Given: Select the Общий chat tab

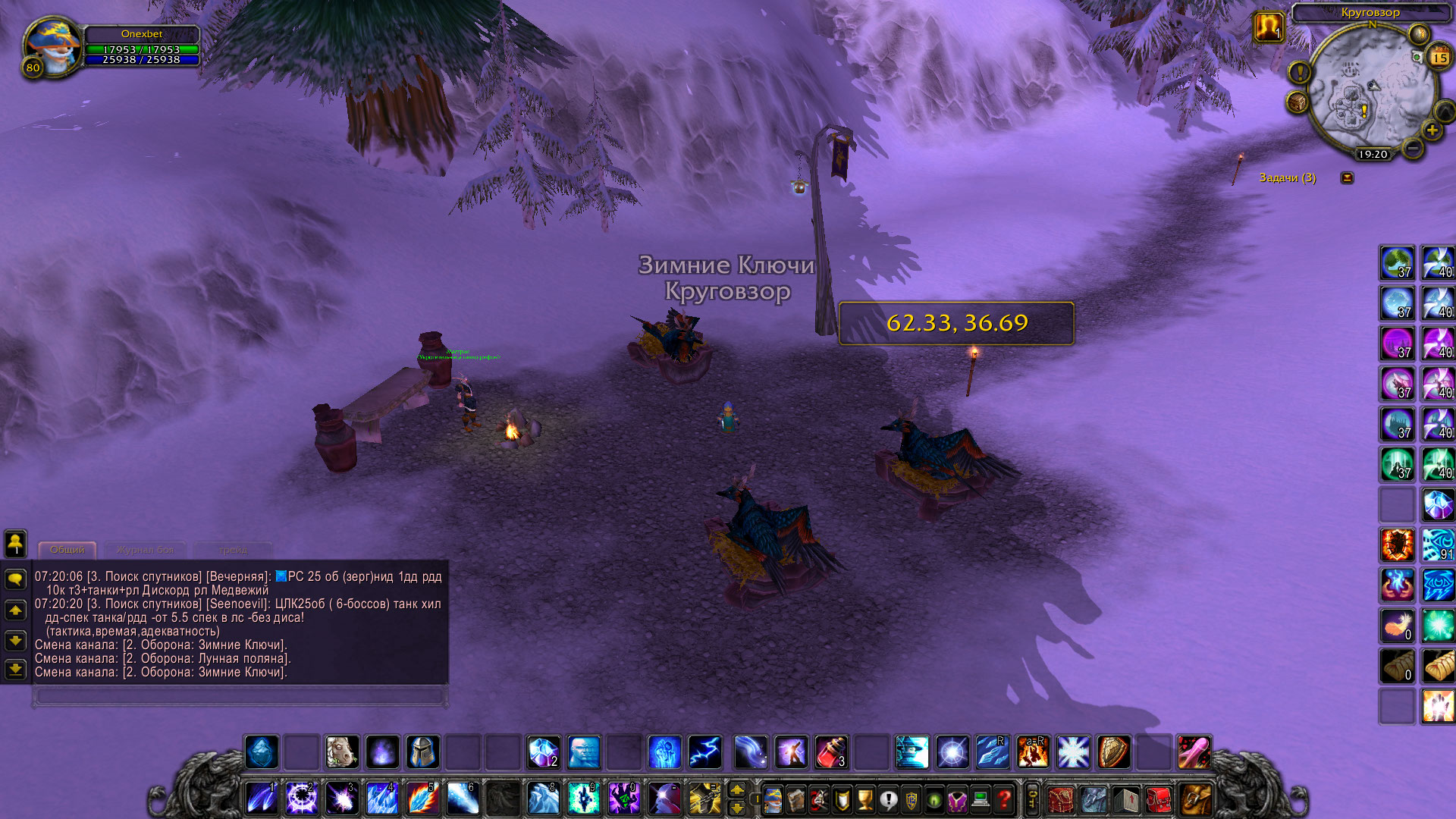Looking at the screenshot, I should coord(67,550).
